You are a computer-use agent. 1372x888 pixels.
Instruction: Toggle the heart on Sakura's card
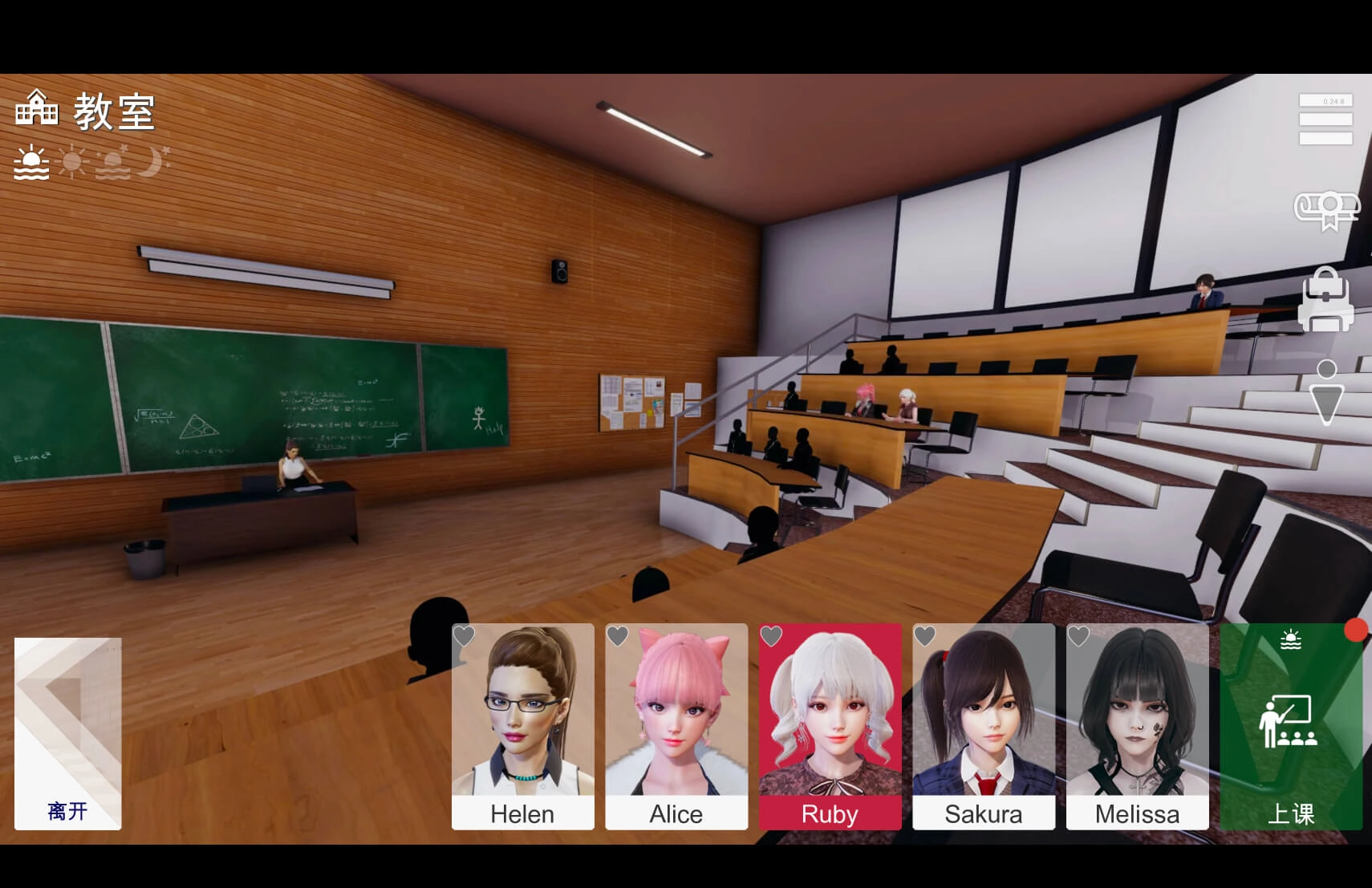(925, 636)
